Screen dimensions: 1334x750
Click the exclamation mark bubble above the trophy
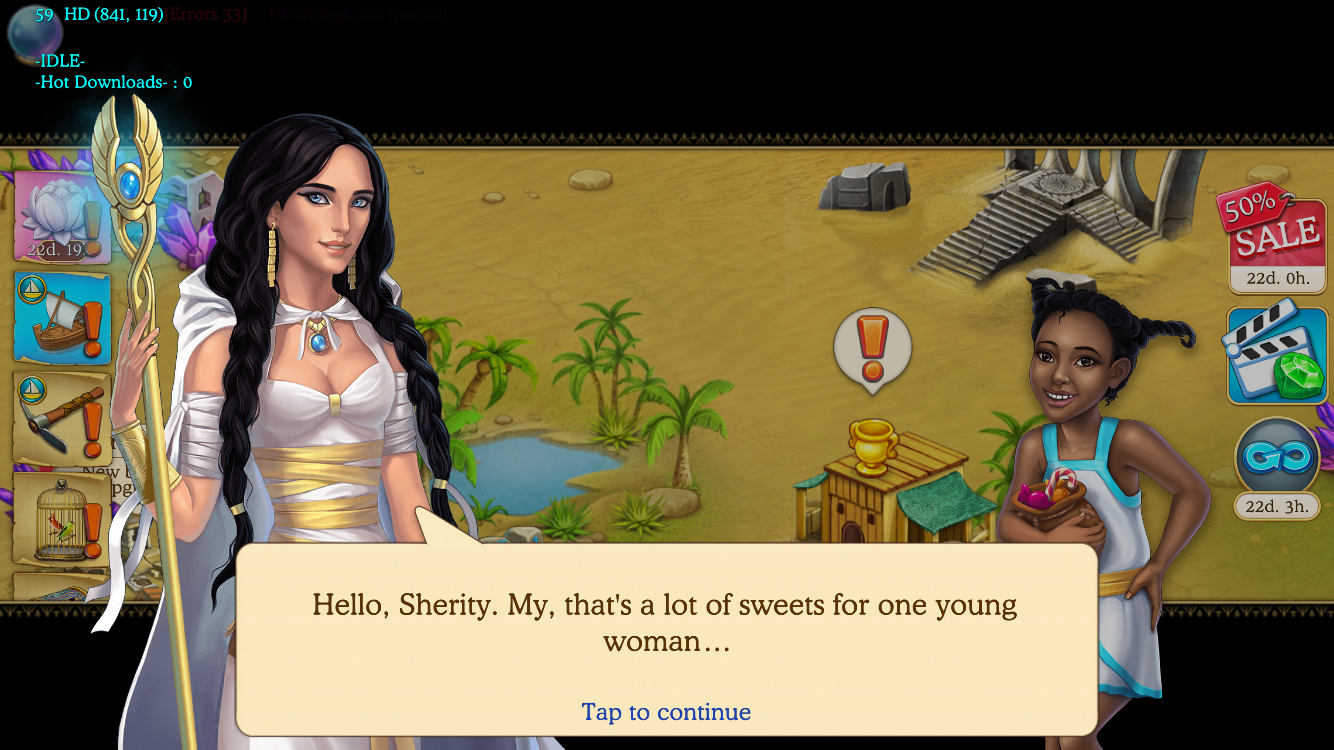point(872,348)
